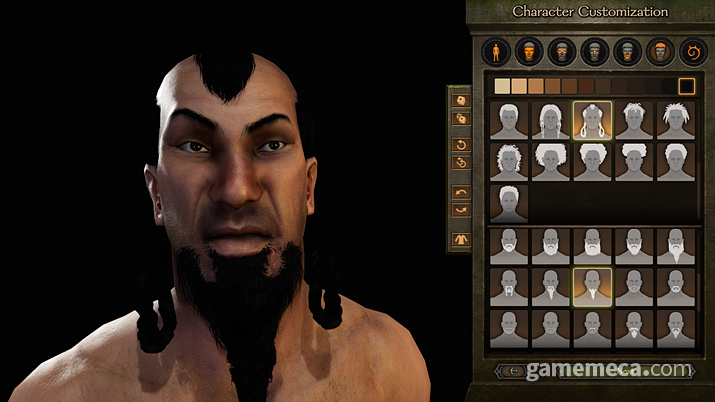This screenshot has height=402, width=715.
Task: Open the mouth customization tab
Action: coord(627,50)
